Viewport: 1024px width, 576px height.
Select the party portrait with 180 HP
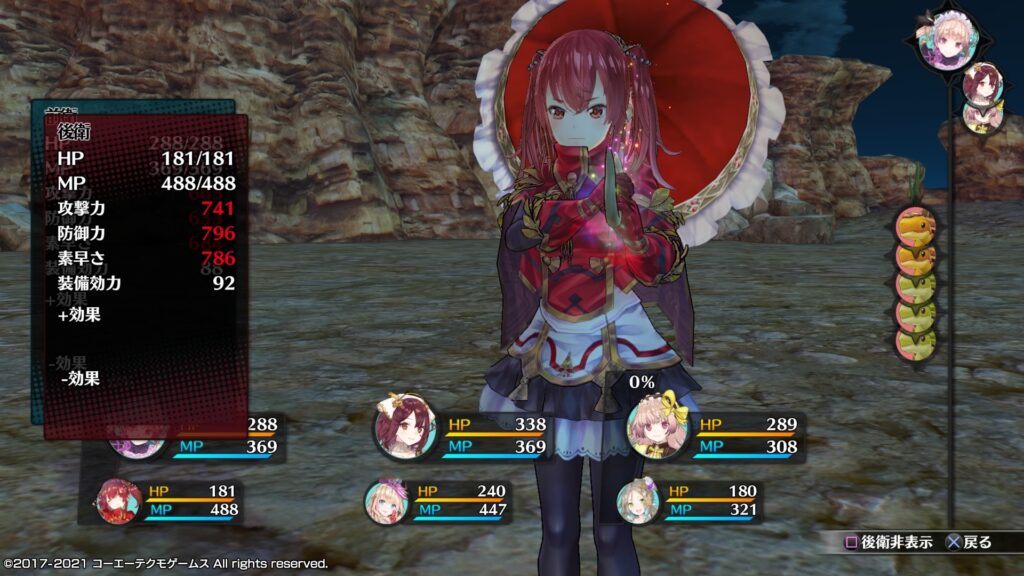click(638, 500)
